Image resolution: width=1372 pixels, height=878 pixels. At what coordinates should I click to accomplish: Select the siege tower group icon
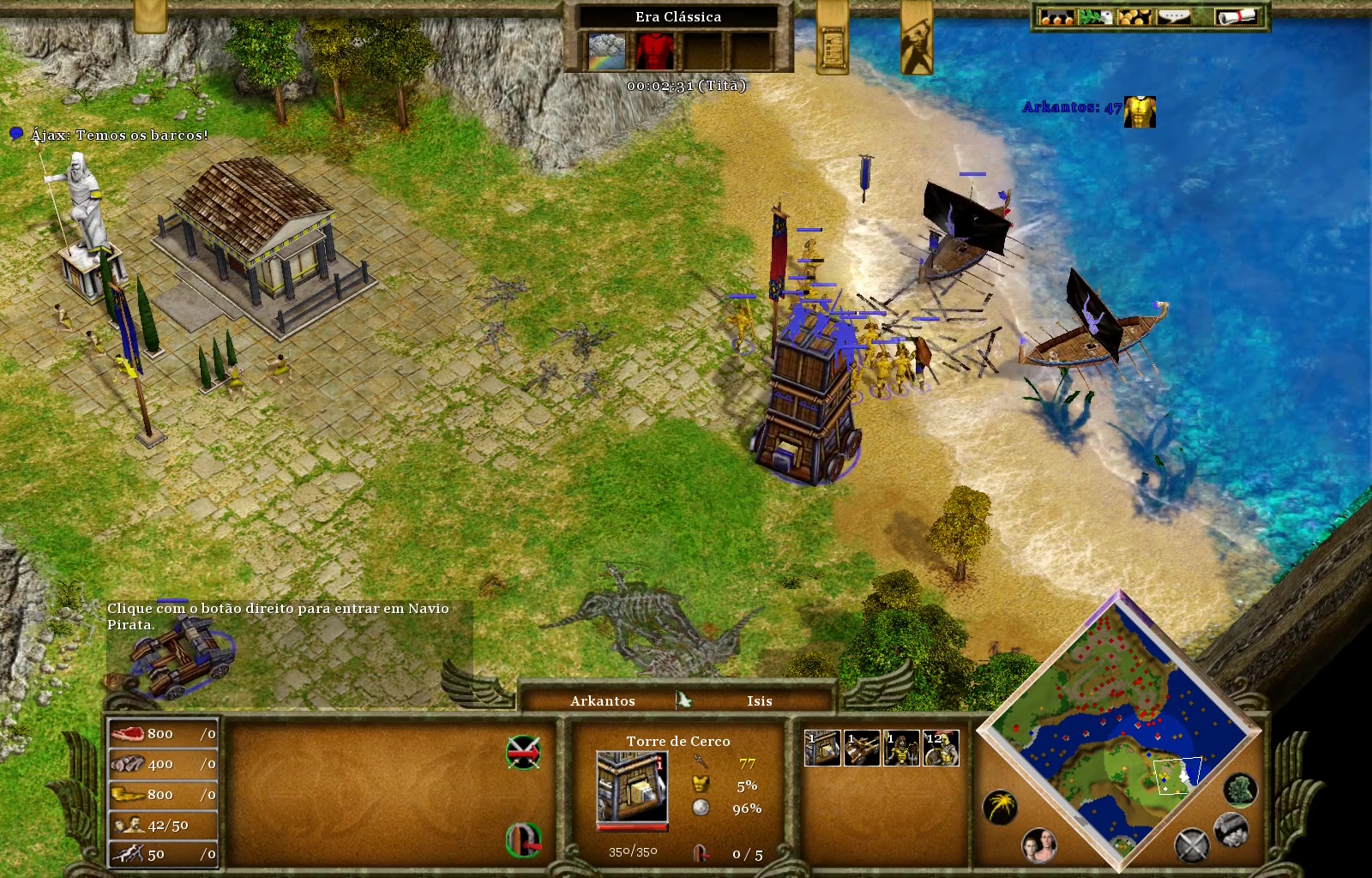[x=822, y=748]
